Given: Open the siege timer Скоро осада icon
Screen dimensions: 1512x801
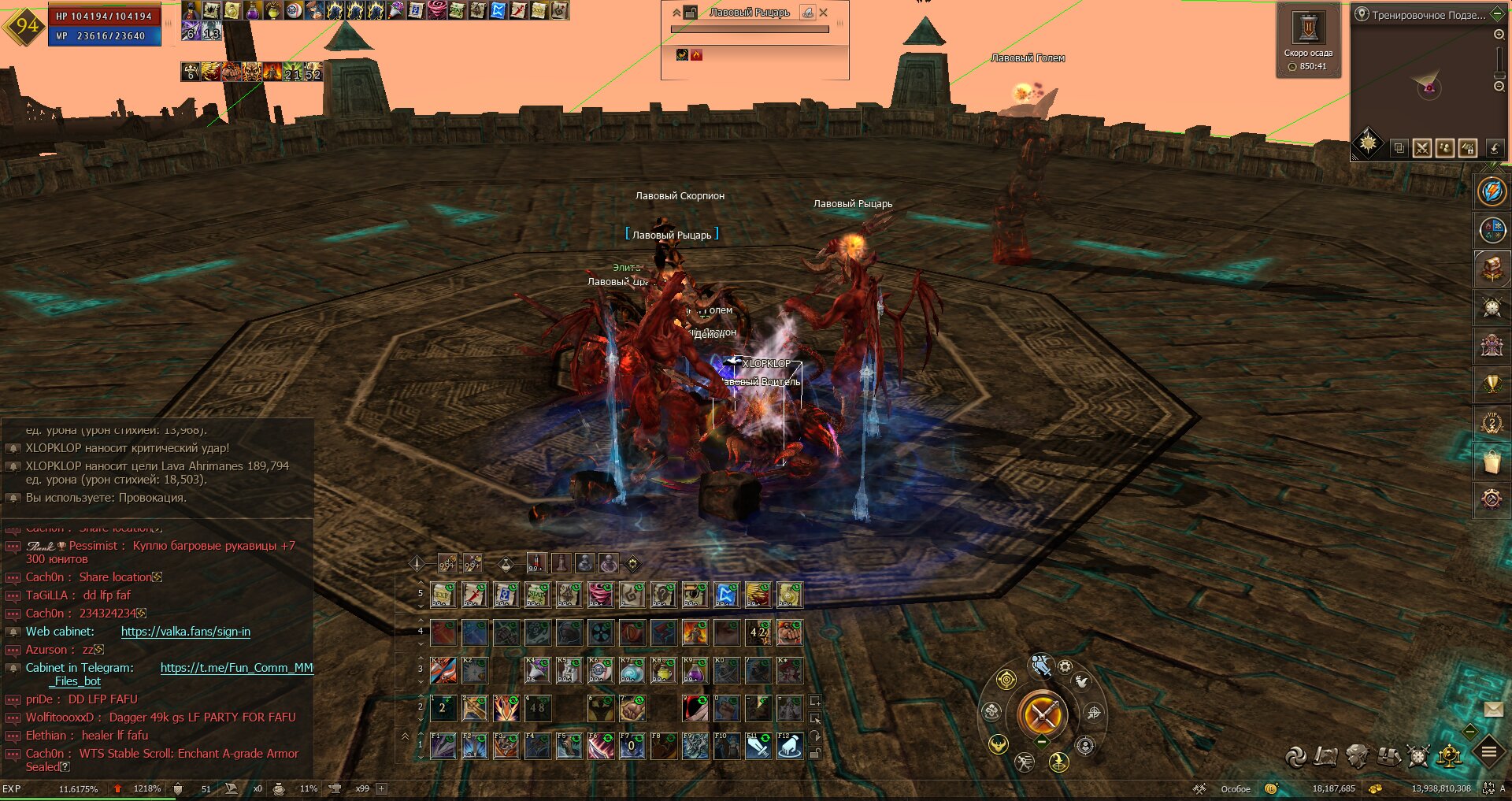Looking at the screenshot, I should tap(1308, 29).
